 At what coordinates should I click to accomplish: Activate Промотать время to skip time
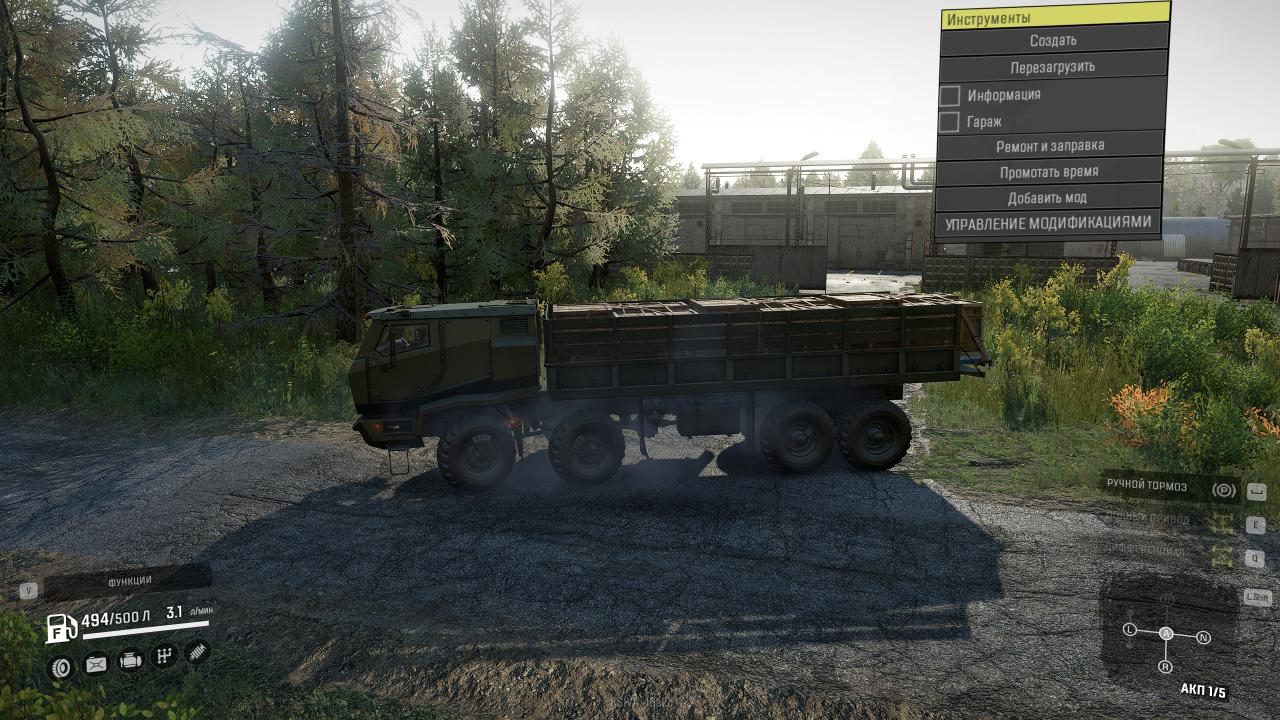(x=1049, y=172)
